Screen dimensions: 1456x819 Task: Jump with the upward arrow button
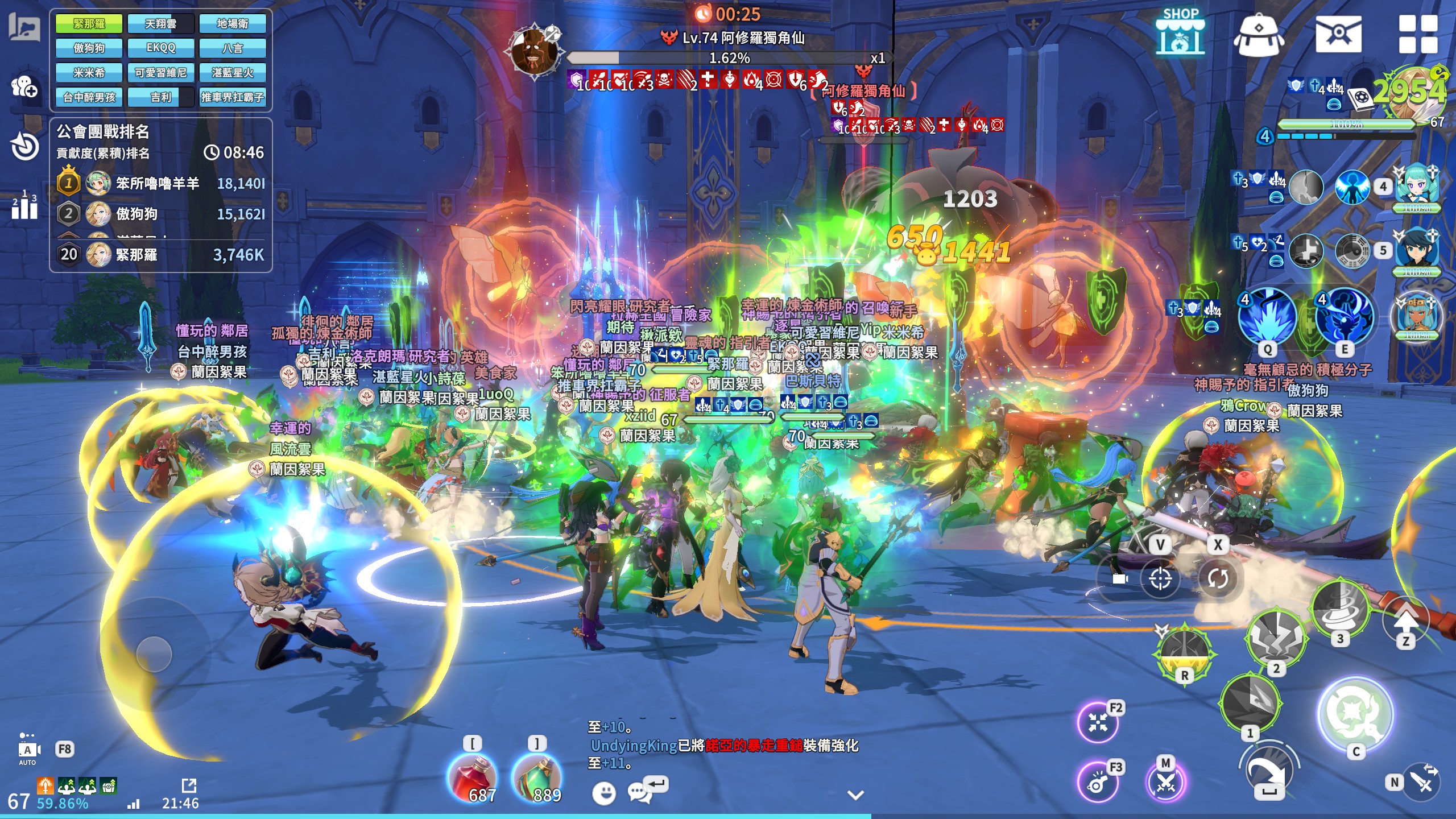click(1406, 619)
